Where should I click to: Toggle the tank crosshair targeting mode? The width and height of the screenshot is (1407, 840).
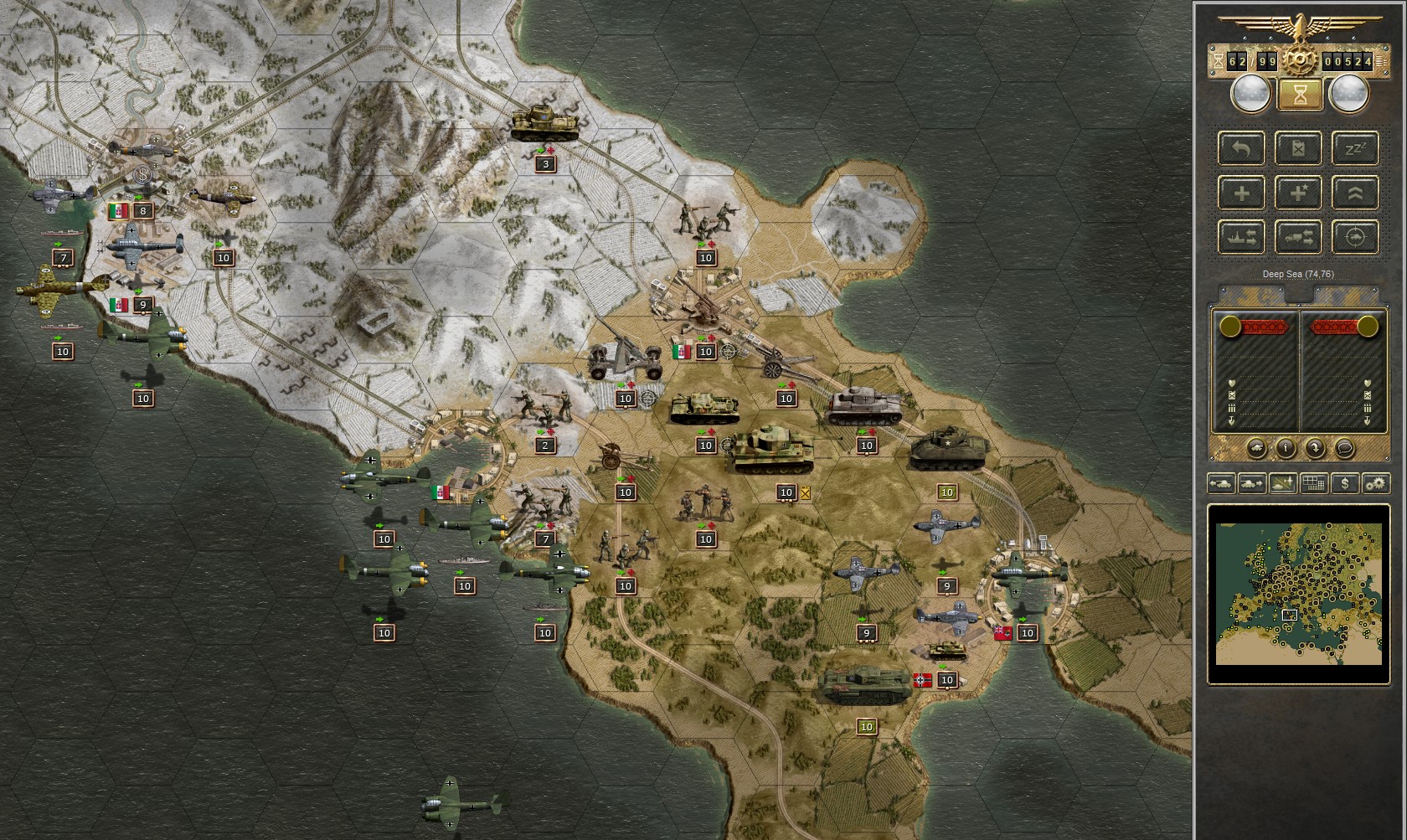1355,237
